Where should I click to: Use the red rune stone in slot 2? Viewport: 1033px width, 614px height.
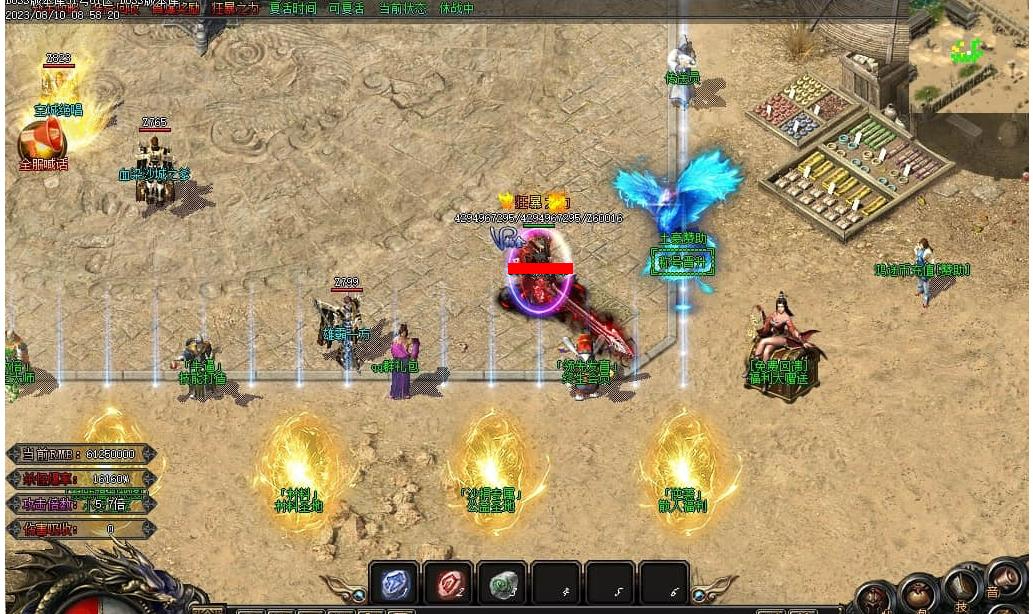[x=448, y=584]
